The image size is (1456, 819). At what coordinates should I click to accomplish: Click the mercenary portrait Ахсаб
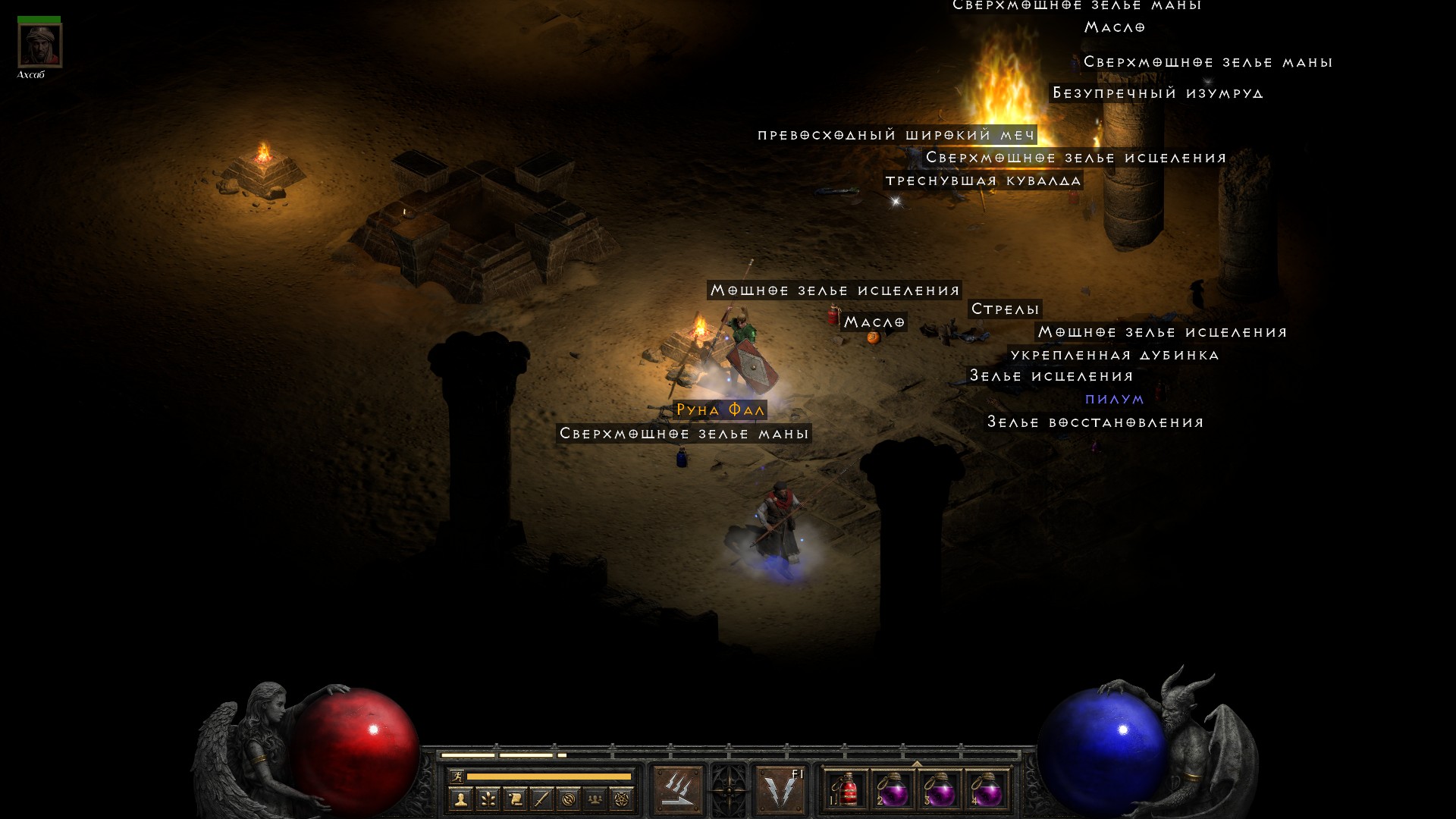tap(39, 45)
